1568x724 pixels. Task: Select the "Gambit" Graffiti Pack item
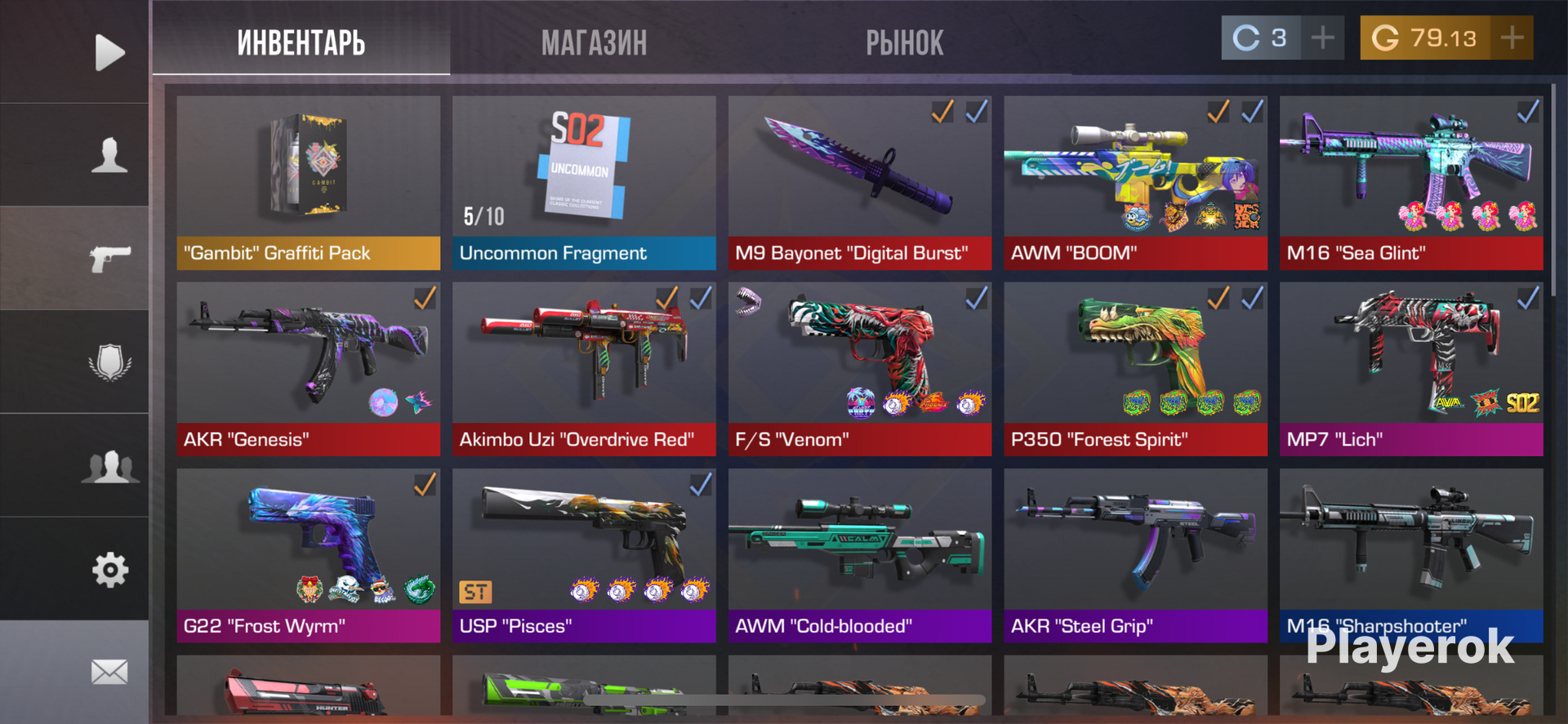308,183
